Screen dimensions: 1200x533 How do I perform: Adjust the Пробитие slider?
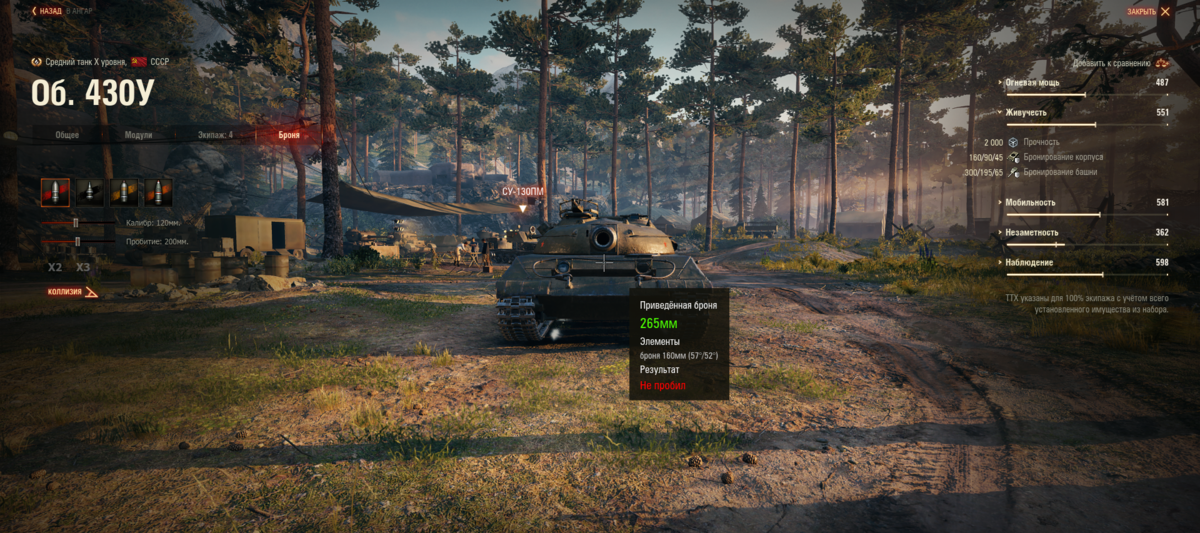pyautogui.click(x=77, y=241)
